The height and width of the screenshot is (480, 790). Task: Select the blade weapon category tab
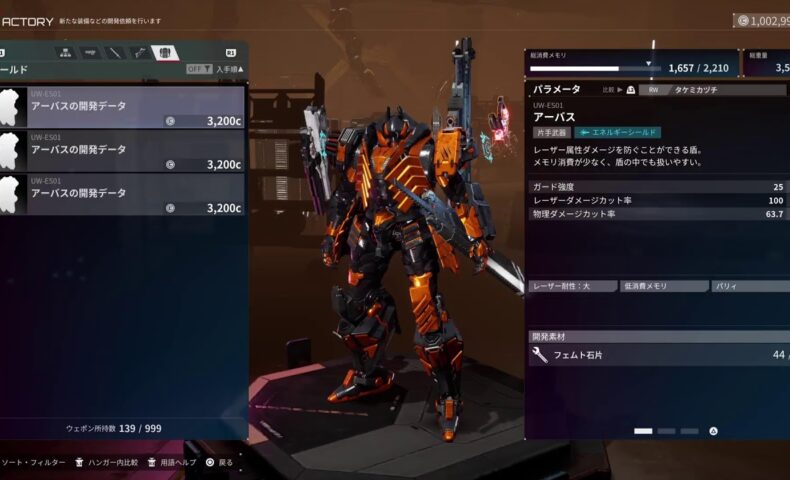tap(115, 52)
